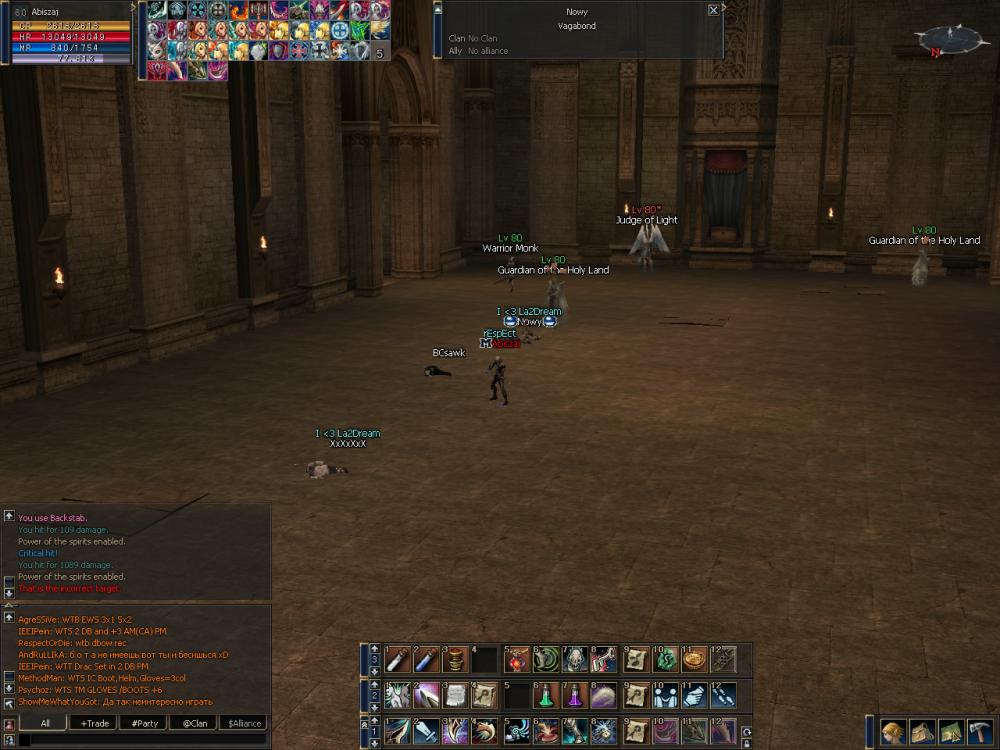Use the green potion in hotbar two
Image resolution: width=1000 pixels, height=750 pixels.
(546, 695)
